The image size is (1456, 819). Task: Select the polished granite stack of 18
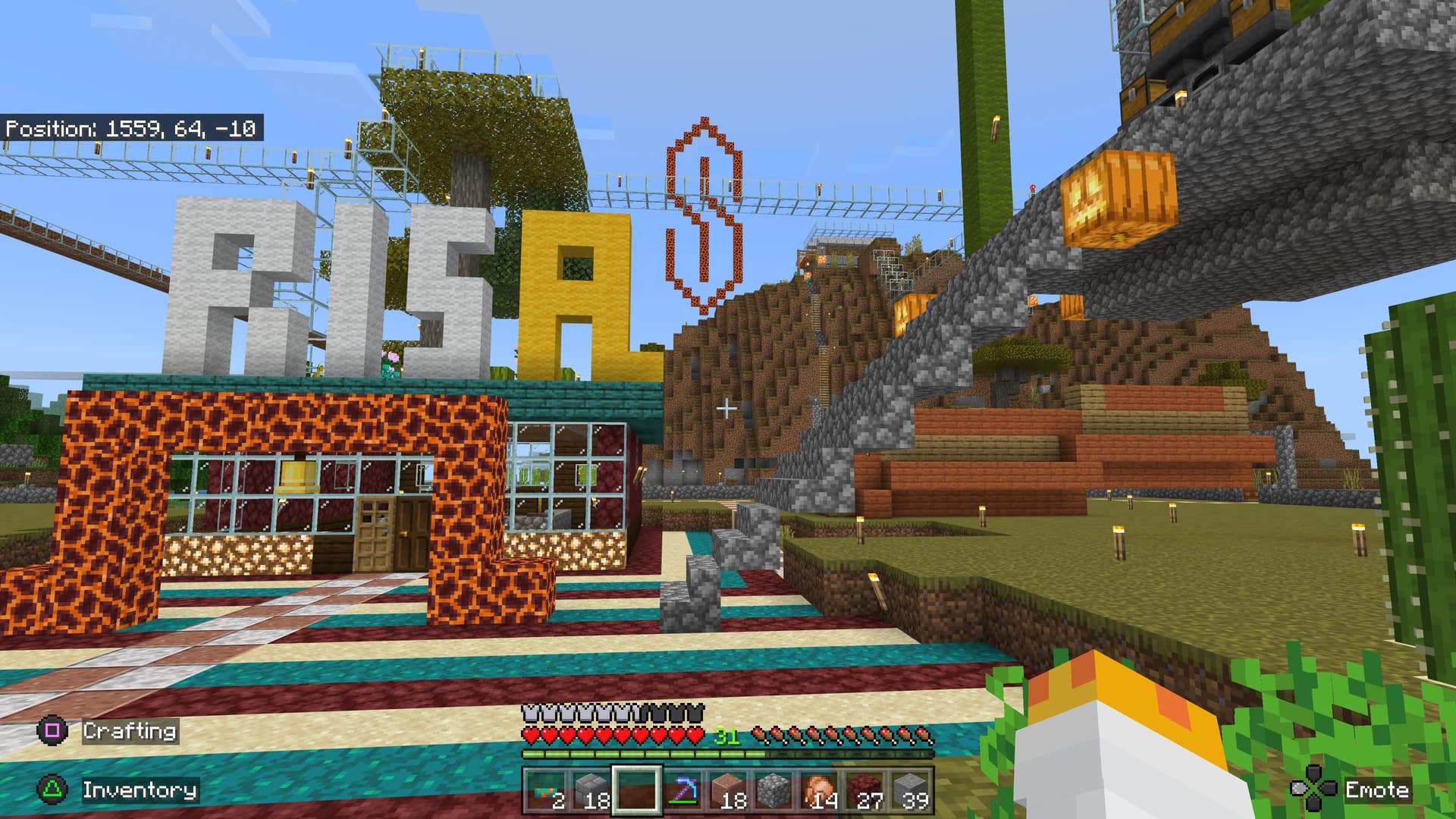coord(729,790)
